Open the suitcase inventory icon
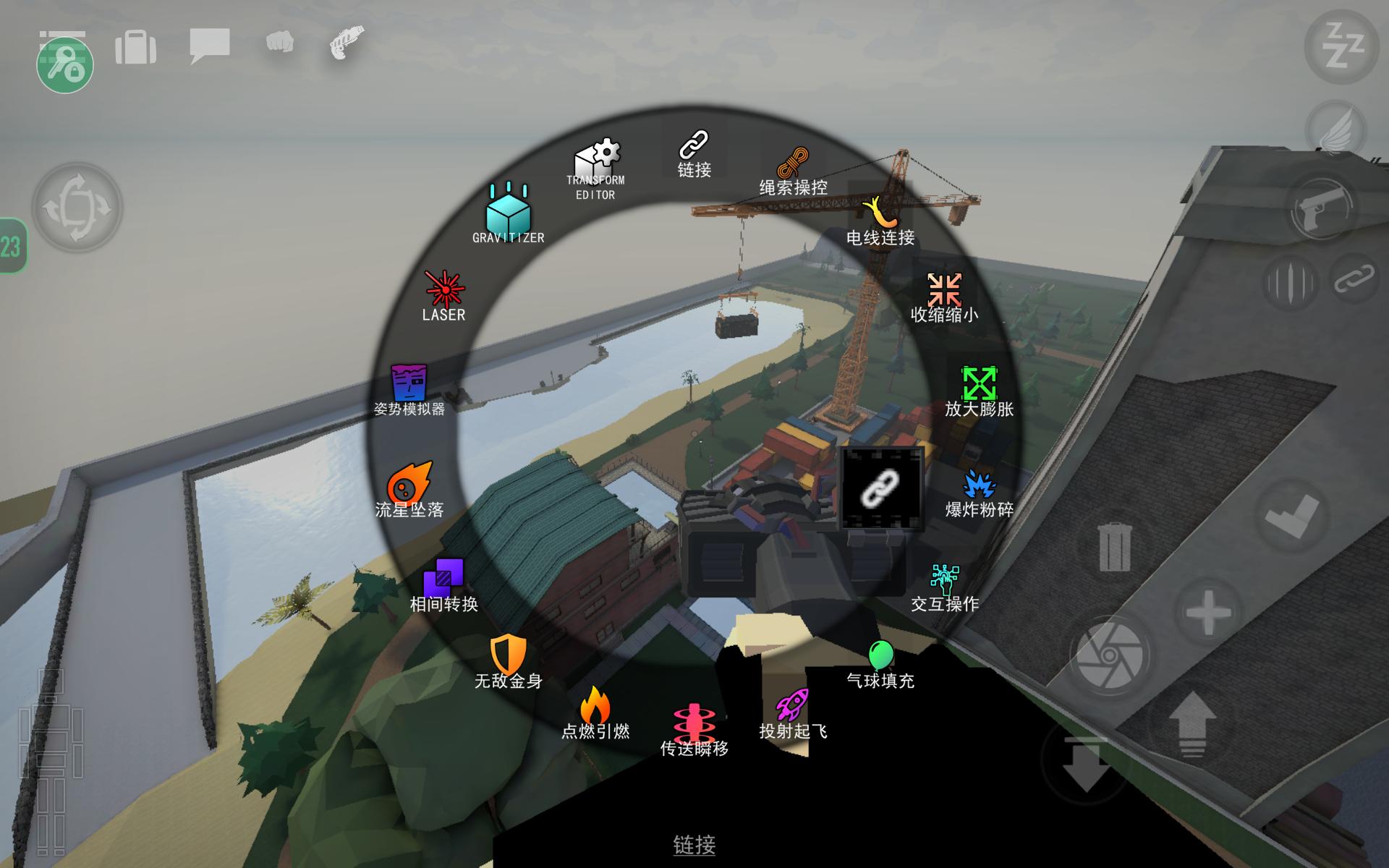 (x=135, y=47)
